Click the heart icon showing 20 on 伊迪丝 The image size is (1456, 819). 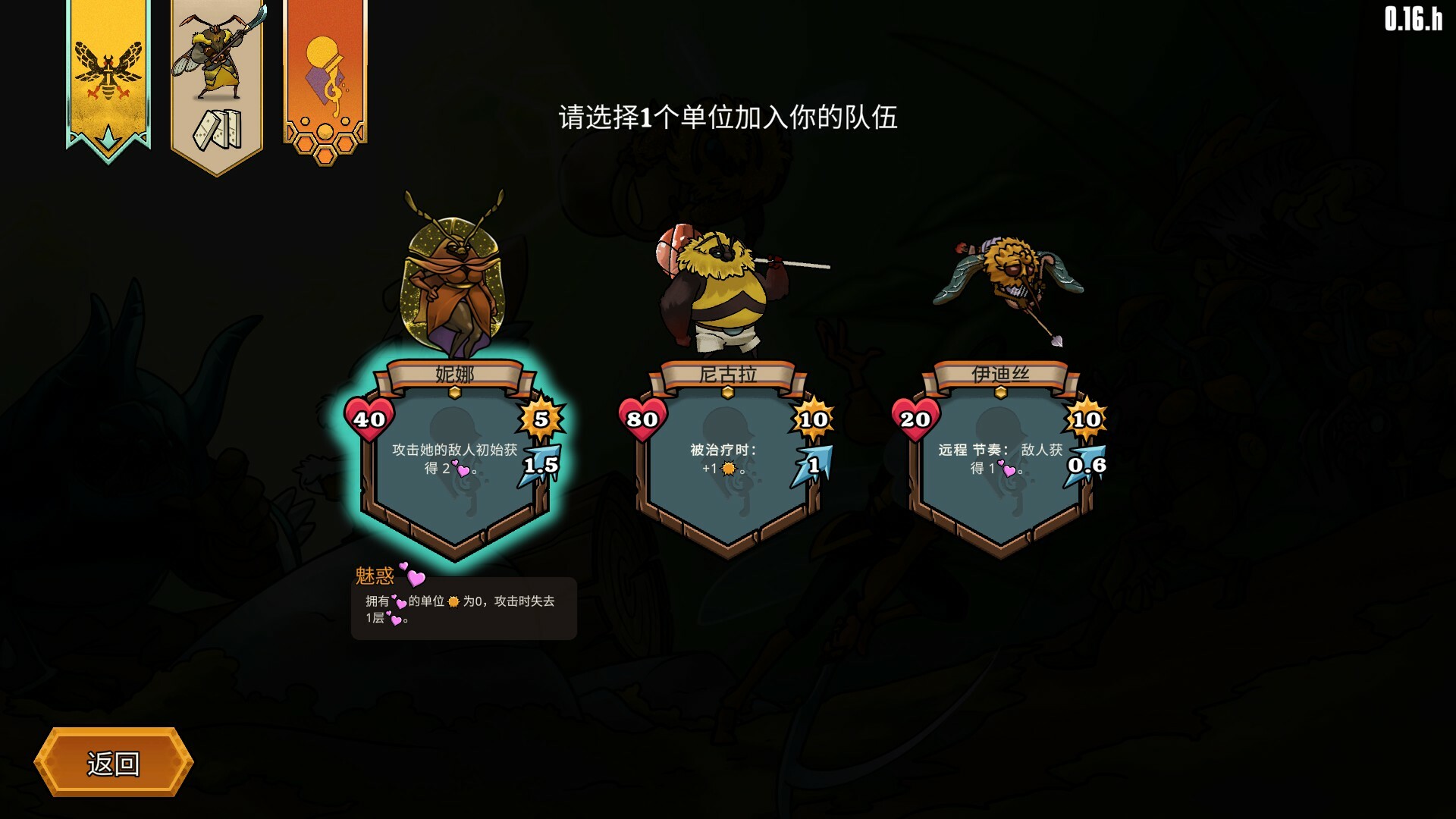pos(916,419)
